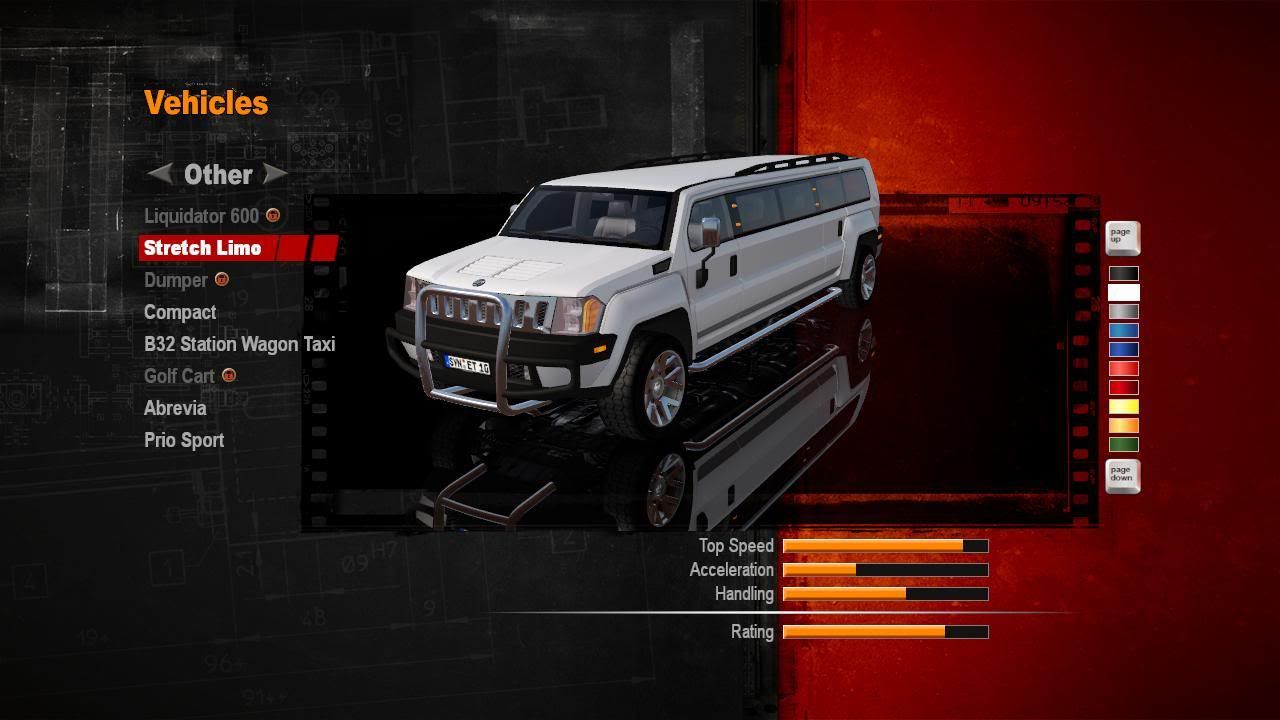
Task: Choose the light red paint swatch
Action: click(1123, 369)
